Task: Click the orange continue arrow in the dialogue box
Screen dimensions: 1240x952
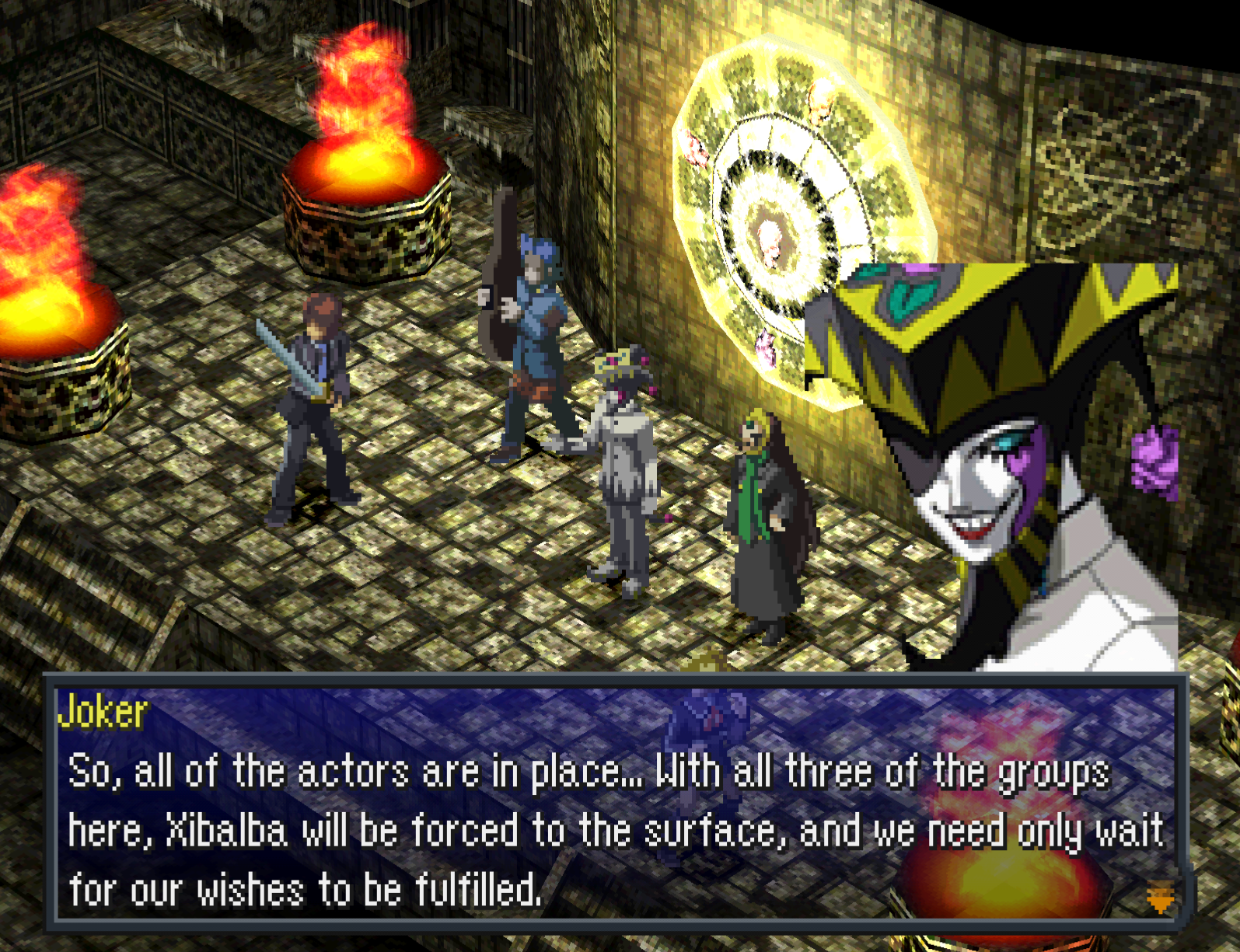Action: point(1160,898)
